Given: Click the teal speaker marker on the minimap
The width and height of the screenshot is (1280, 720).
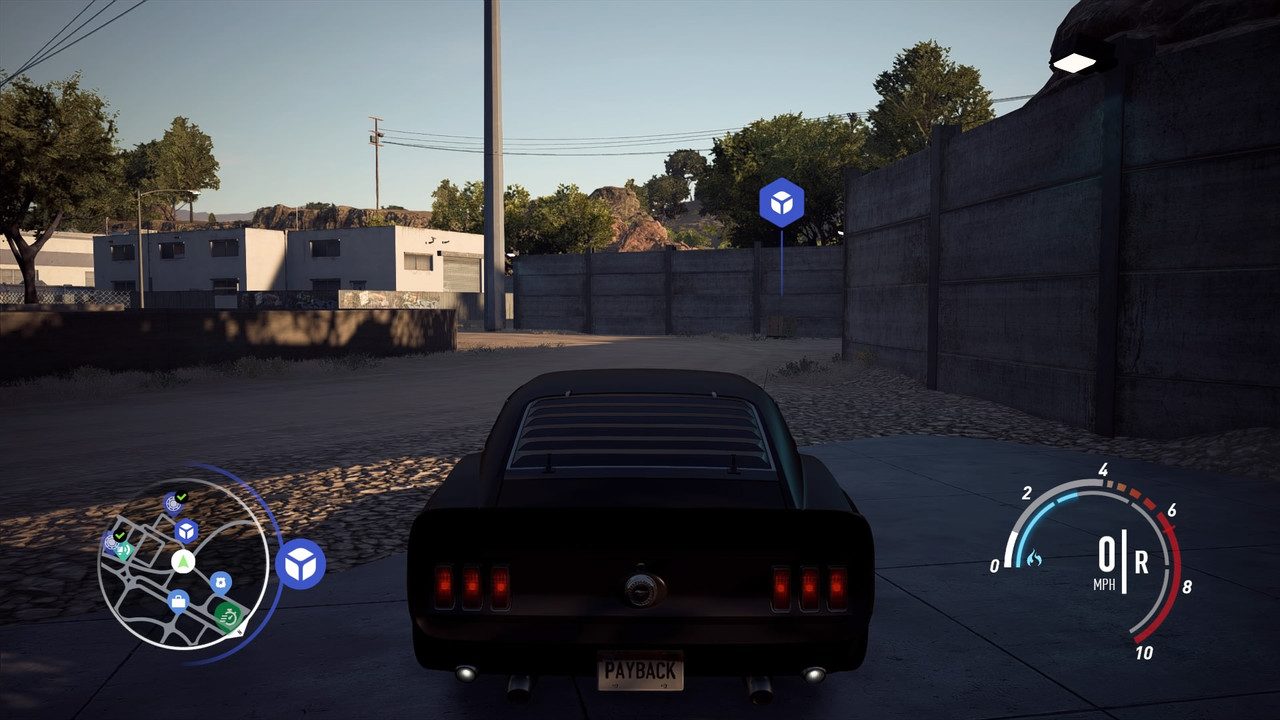Looking at the screenshot, I should click(124, 550).
